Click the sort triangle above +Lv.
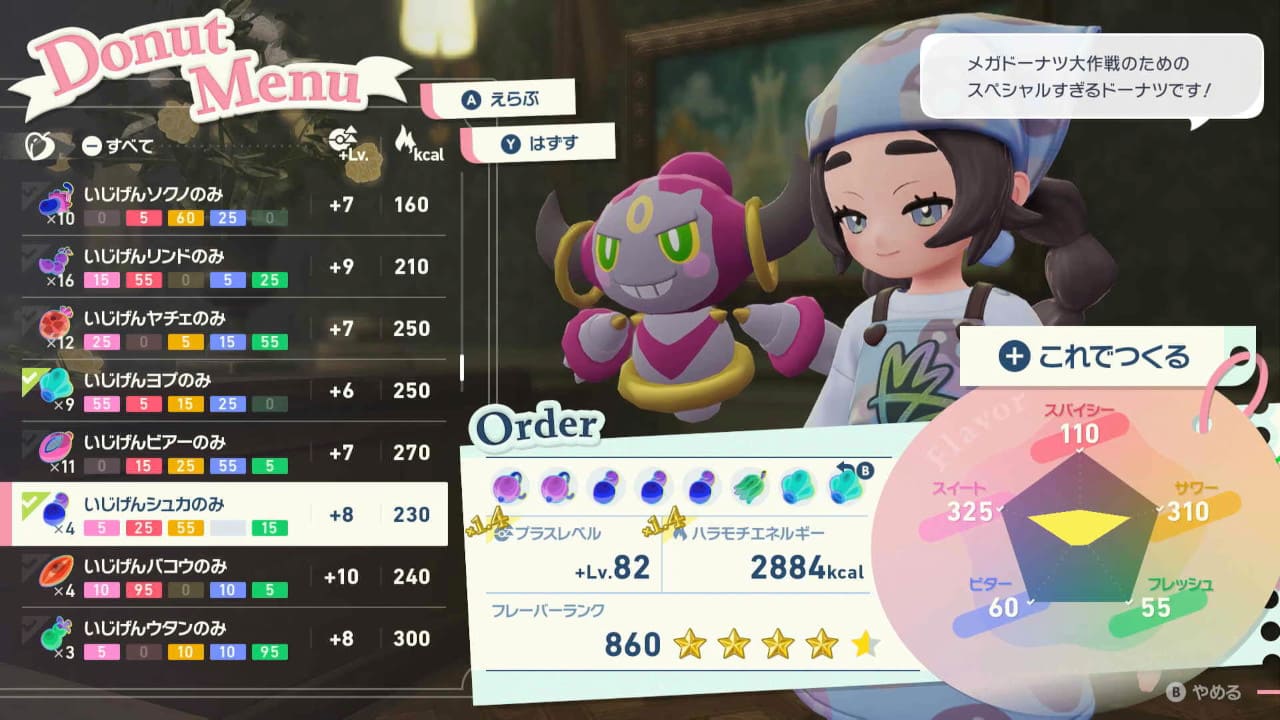Image resolution: width=1280 pixels, height=720 pixels. coord(352,133)
